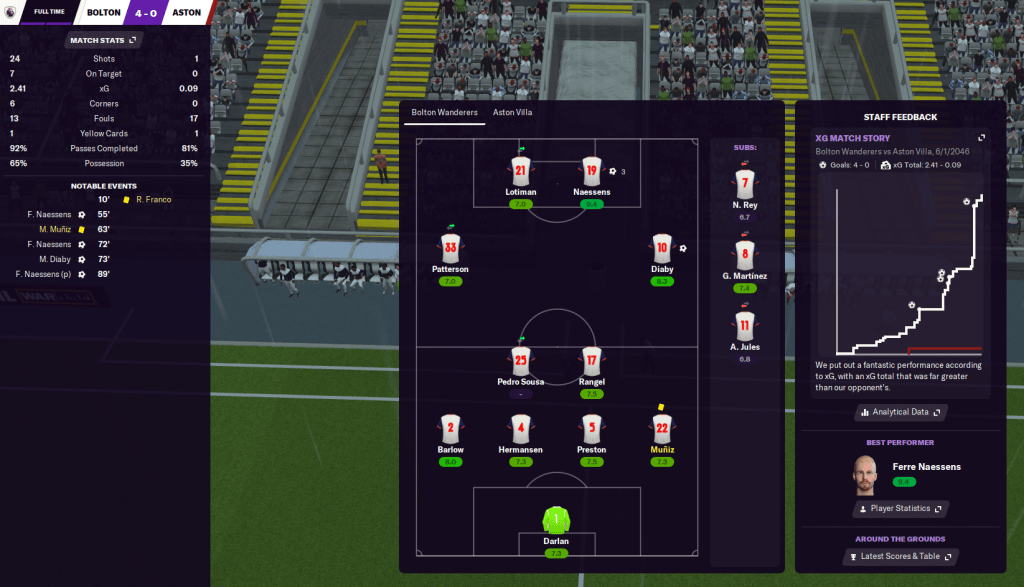Select Pedro Sousa number 25
The width and height of the screenshot is (1024, 587).
520,360
